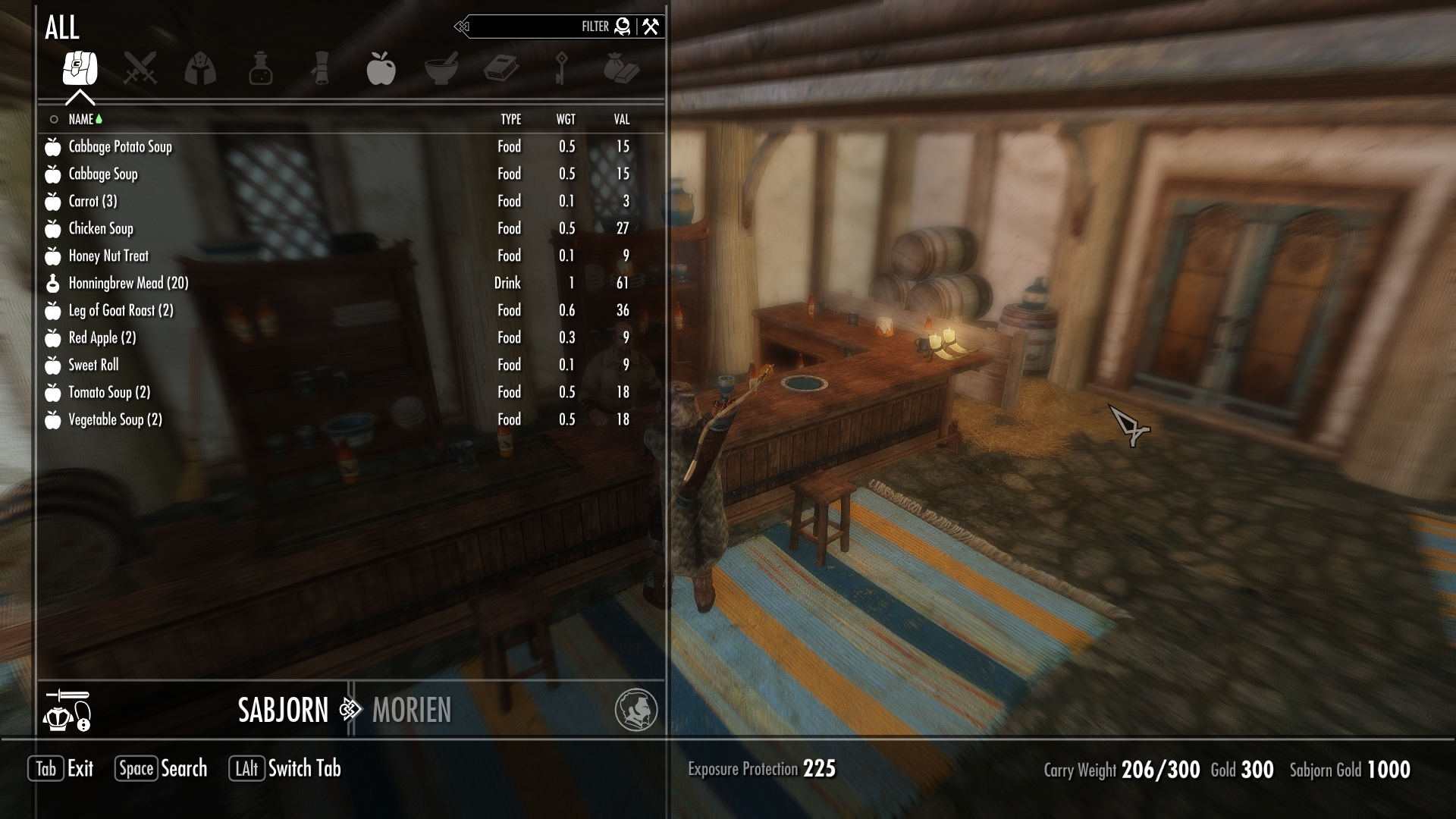
Task: Sort items by the WGT column header
Action: click(566, 119)
